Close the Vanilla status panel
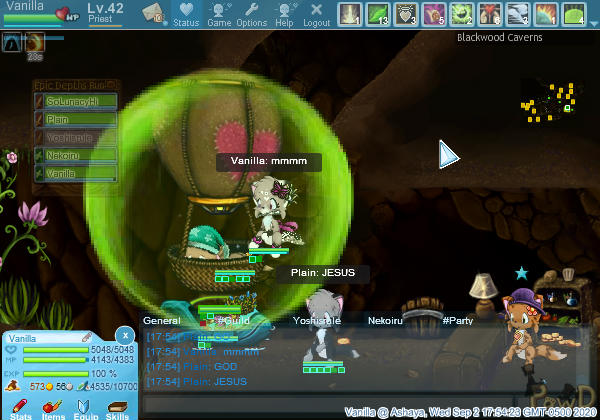 [124, 334]
